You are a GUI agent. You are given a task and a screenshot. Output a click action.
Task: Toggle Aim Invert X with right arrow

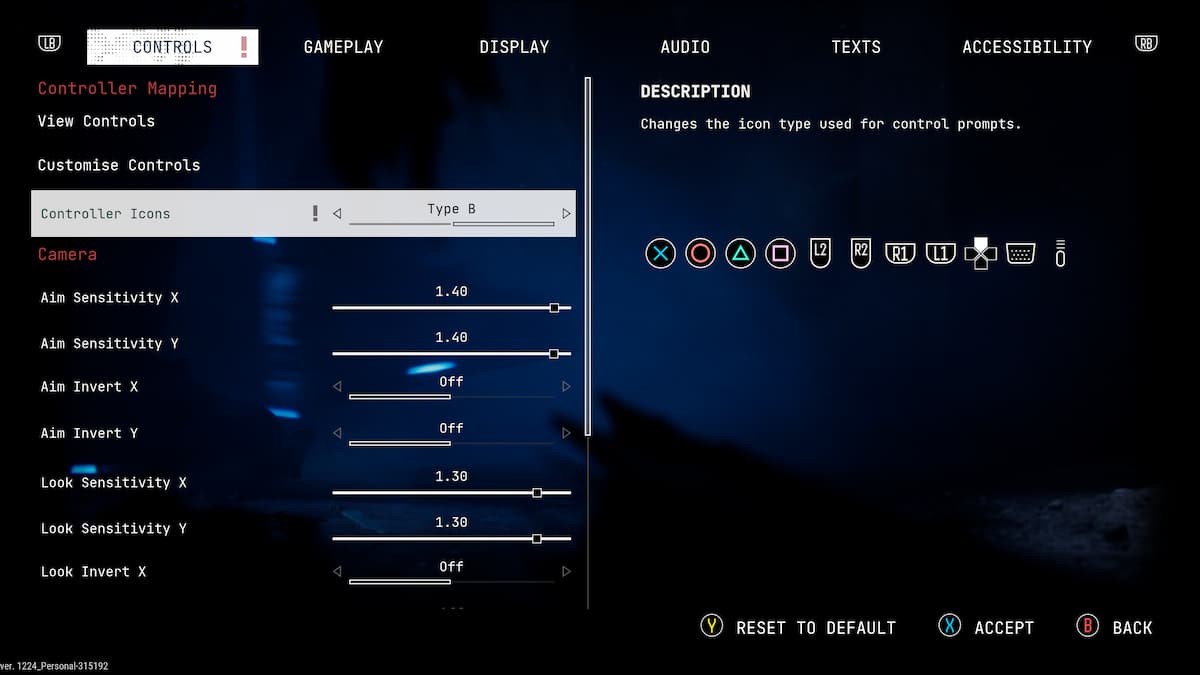(567, 386)
